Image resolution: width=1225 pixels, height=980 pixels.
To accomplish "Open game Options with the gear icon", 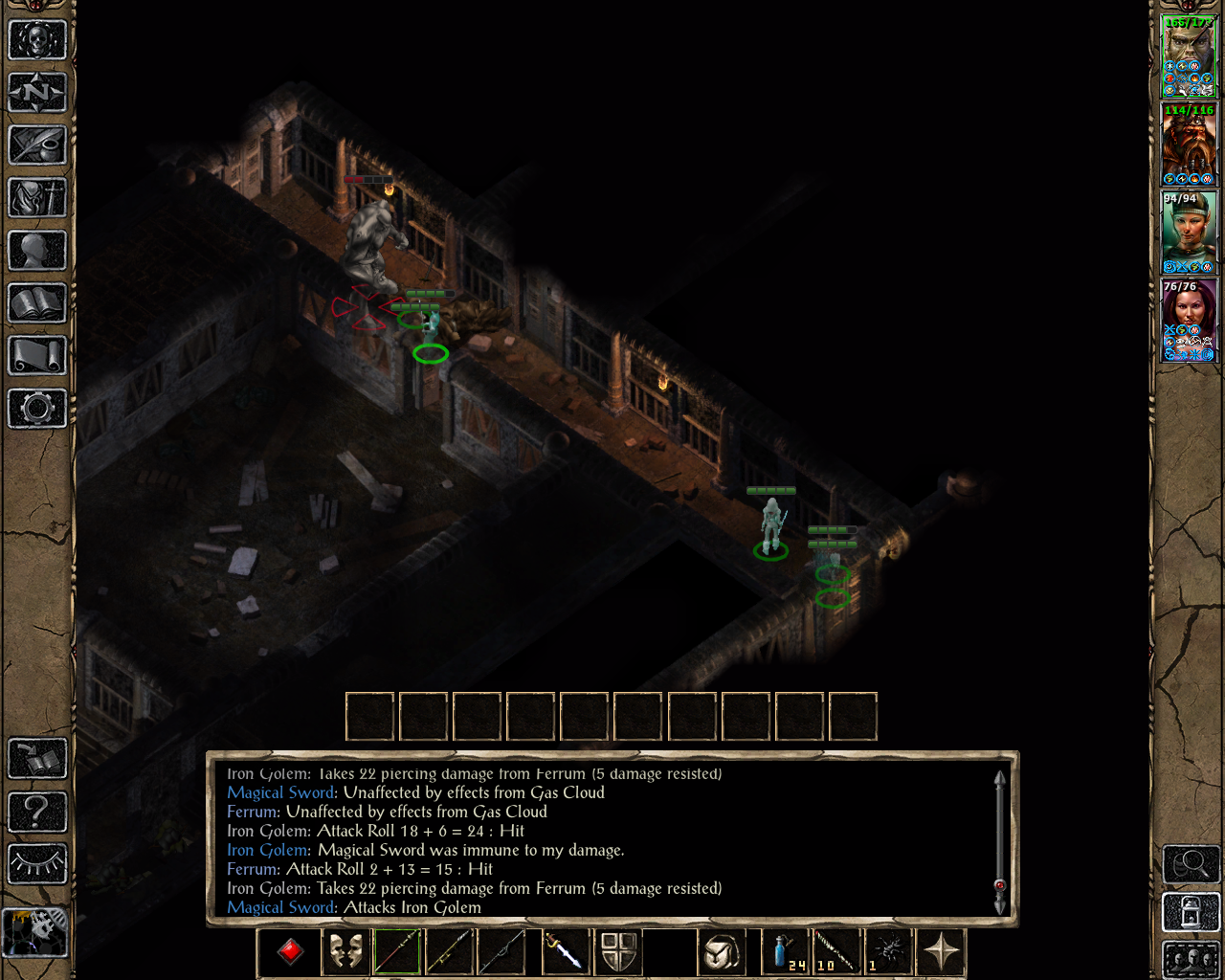I will [x=38, y=409].
